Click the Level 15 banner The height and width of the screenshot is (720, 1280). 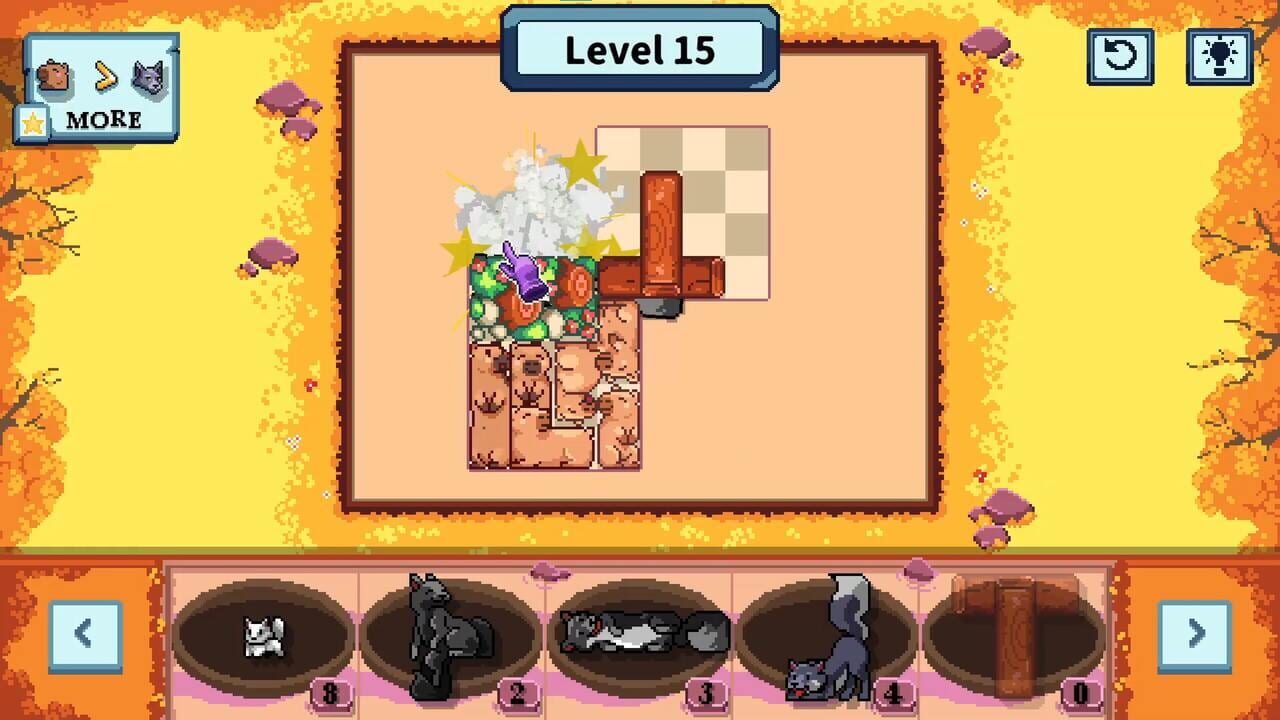pos(640,50)
